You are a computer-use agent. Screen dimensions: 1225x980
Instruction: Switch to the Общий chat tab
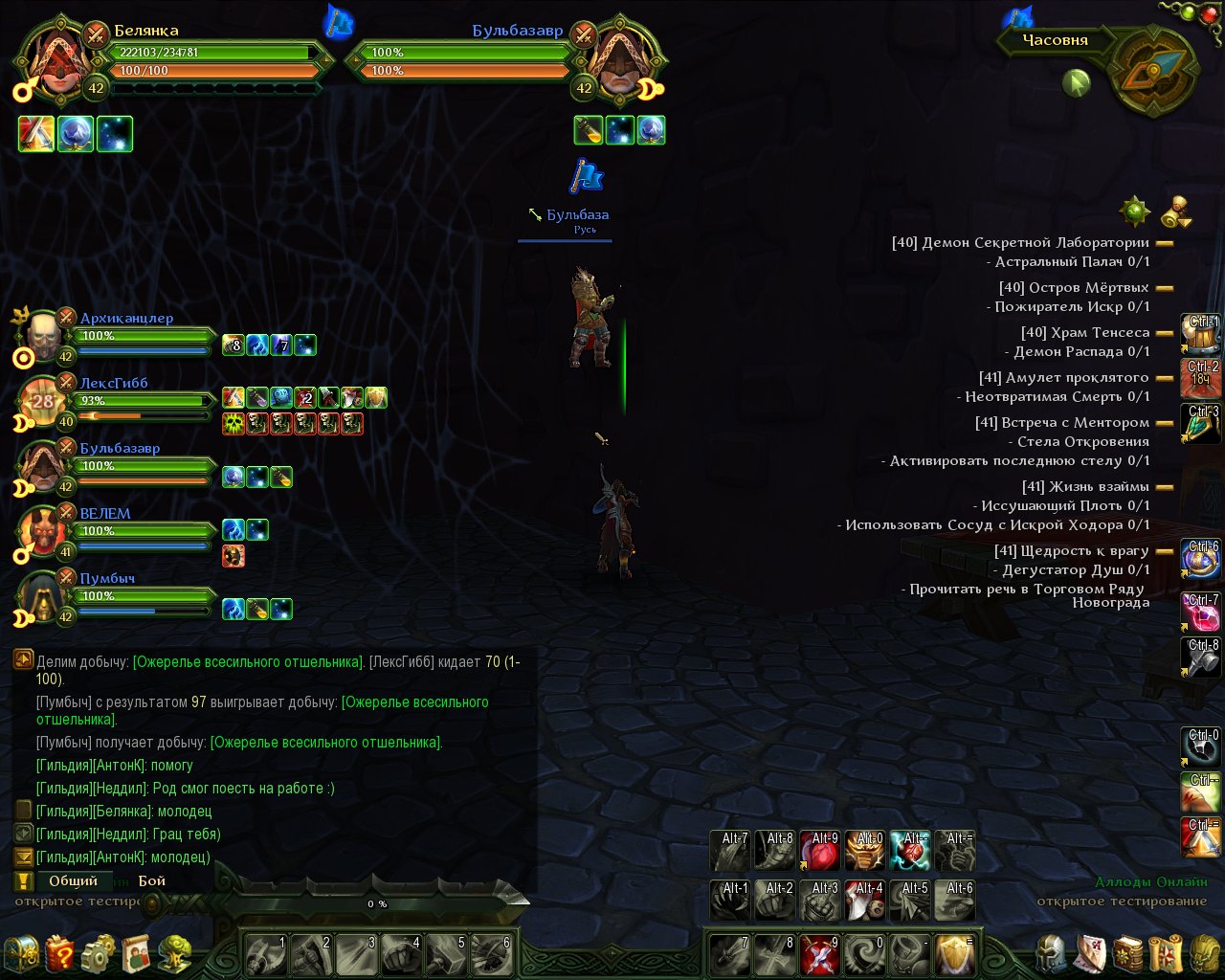point(73,880)
